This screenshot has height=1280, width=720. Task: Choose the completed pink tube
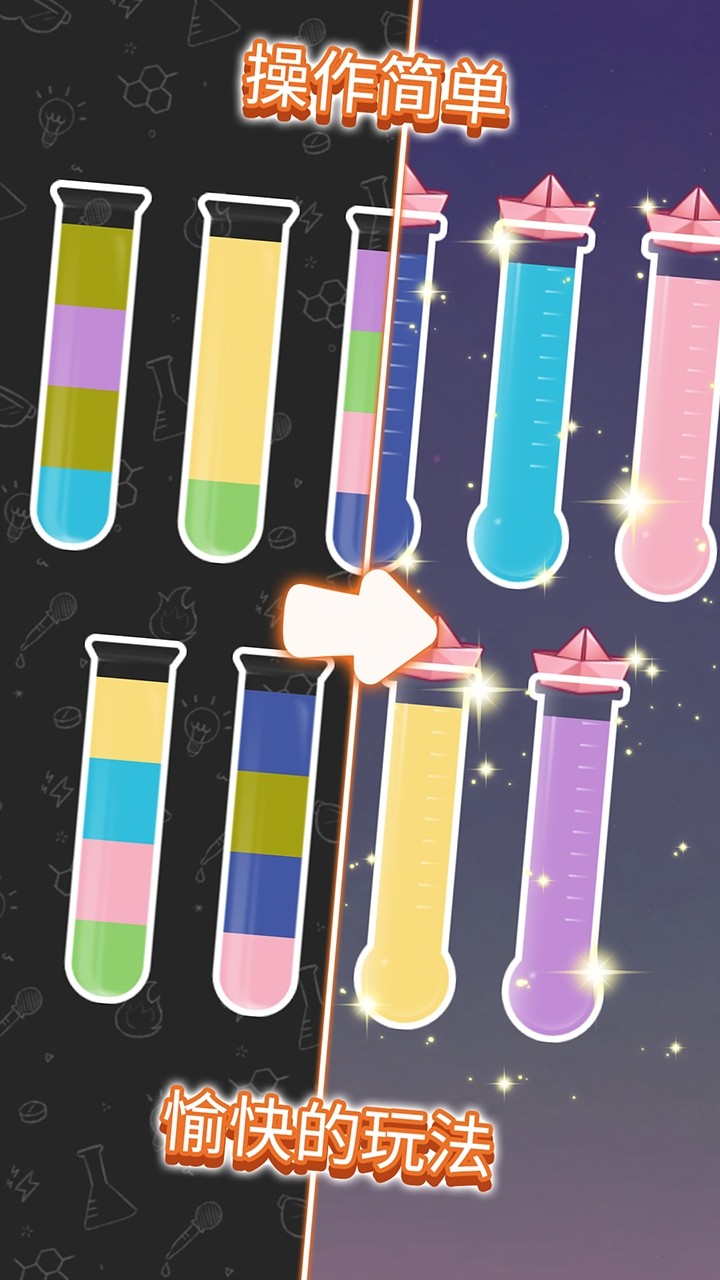(x=675, y=410)
